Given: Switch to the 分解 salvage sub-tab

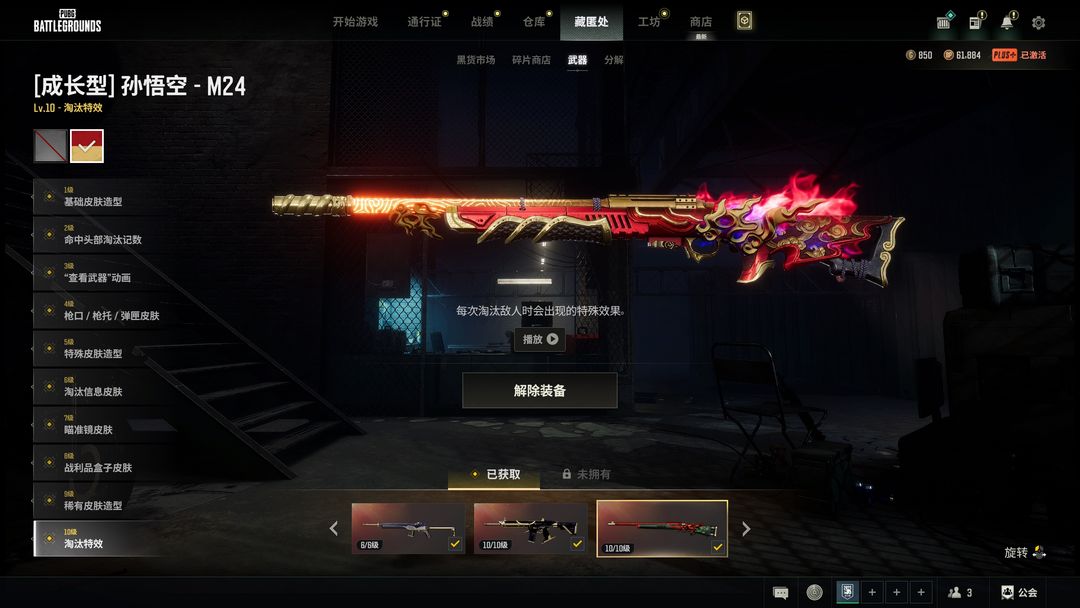Looking at the screenshot, I should pos(614,60).
